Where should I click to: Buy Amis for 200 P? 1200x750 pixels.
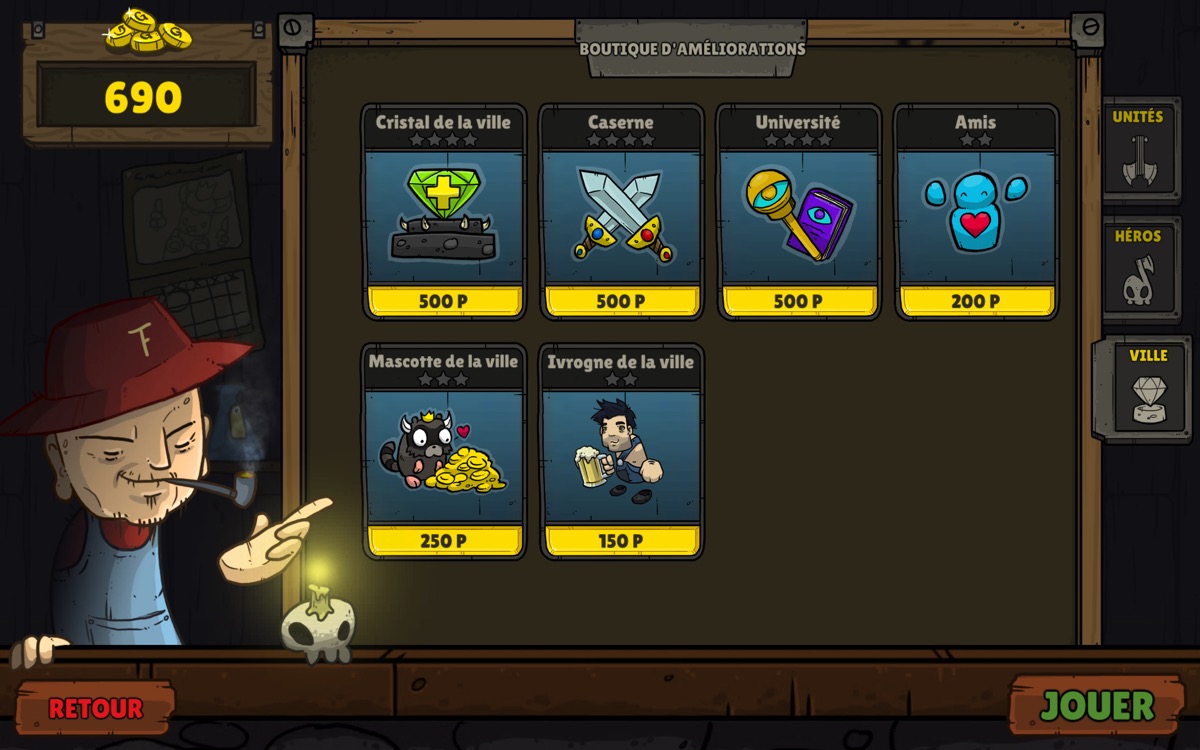point(976,301)
